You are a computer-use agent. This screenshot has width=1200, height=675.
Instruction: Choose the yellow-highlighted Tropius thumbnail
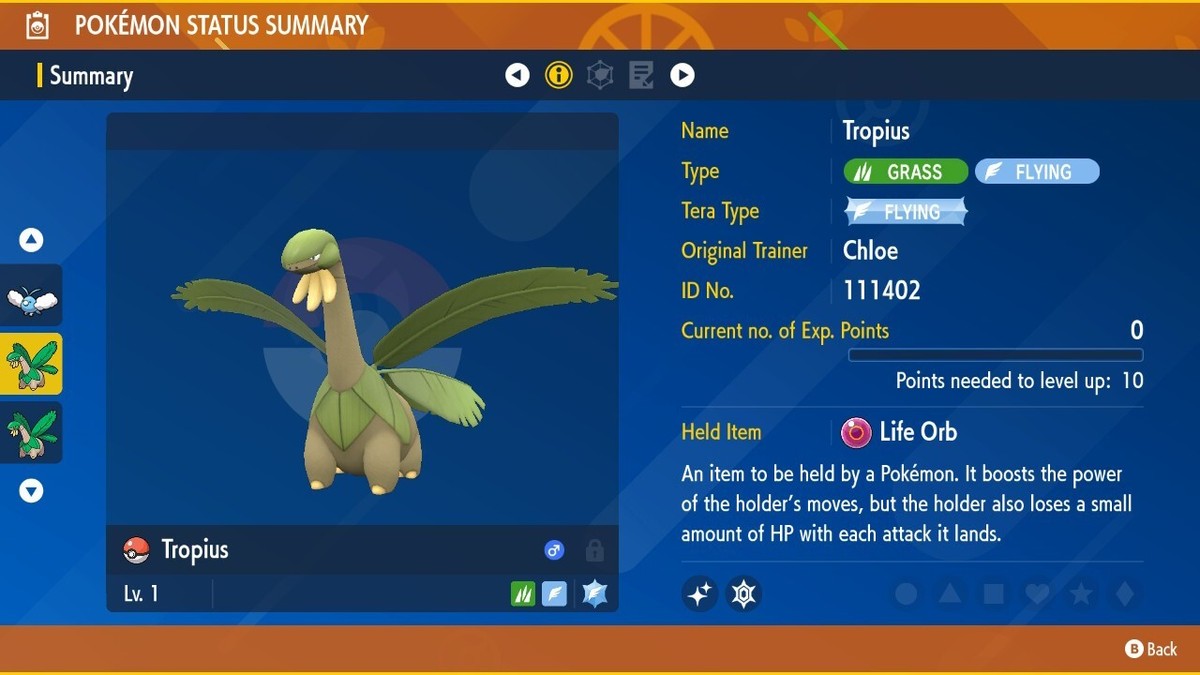[31, 364]
